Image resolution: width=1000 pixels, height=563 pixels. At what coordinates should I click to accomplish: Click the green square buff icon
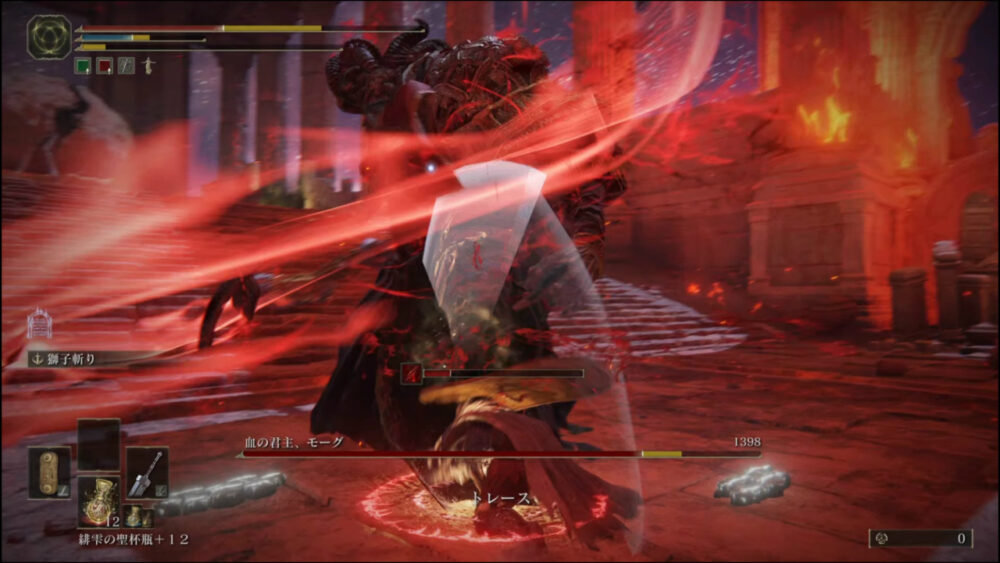83,66
